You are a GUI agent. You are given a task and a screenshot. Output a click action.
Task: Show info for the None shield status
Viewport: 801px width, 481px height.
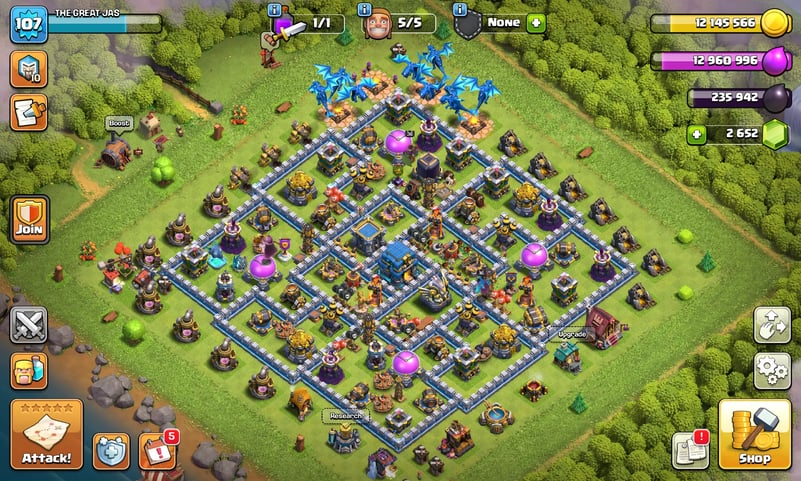[460, 8]
